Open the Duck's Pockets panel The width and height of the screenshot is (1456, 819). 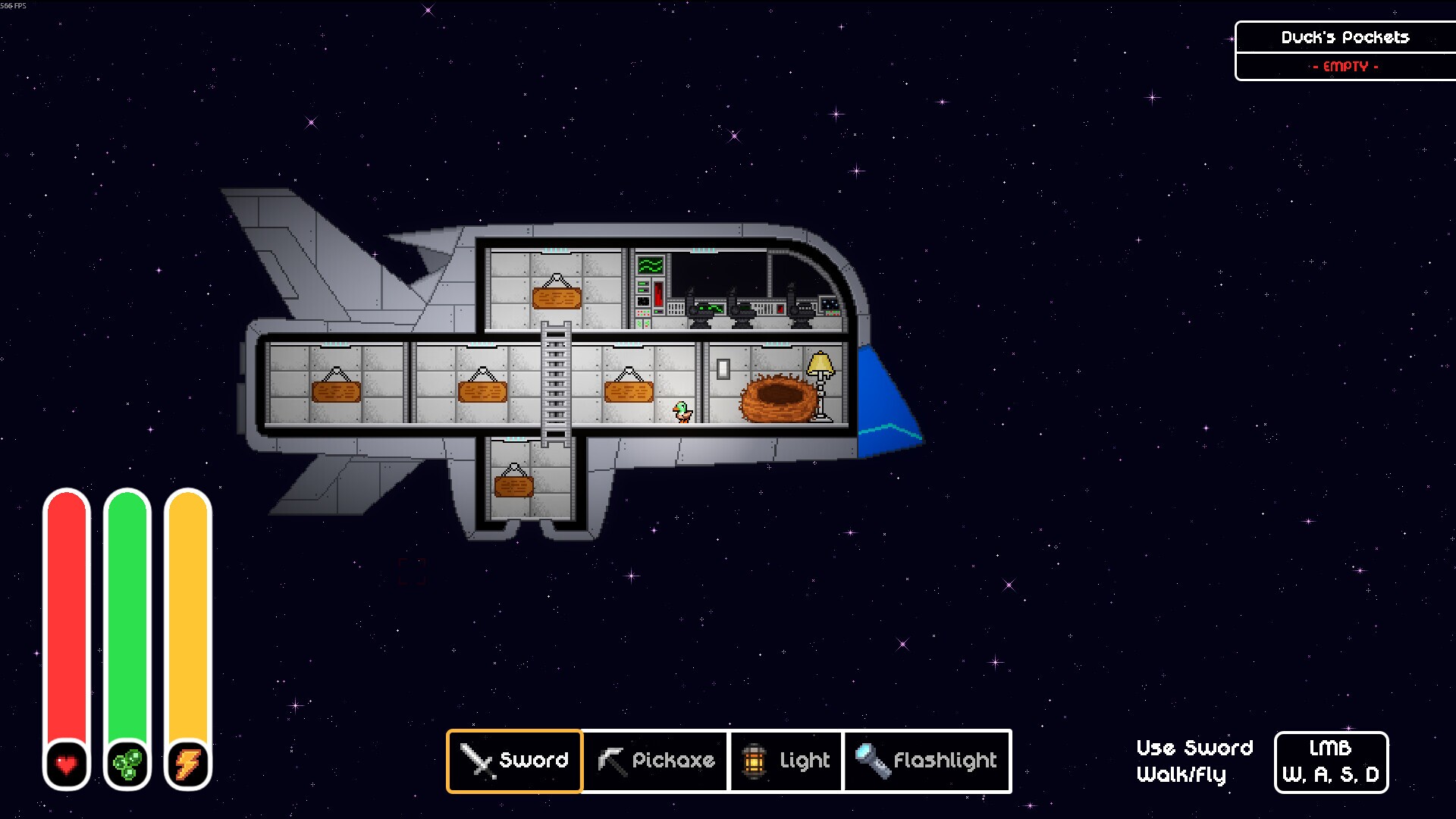point(1345,38)
